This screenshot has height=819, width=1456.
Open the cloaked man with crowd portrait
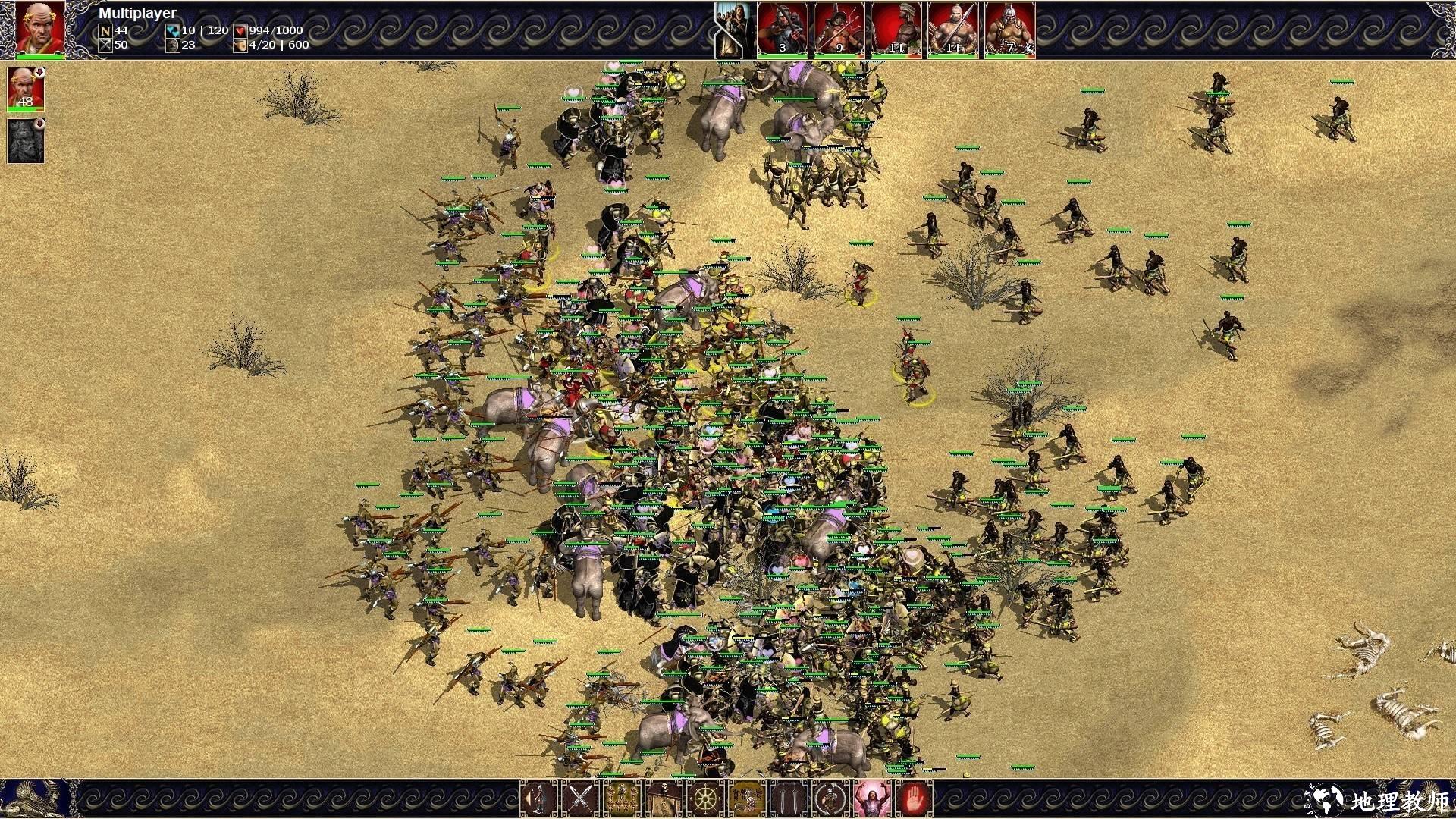click(x=733, y=29)
